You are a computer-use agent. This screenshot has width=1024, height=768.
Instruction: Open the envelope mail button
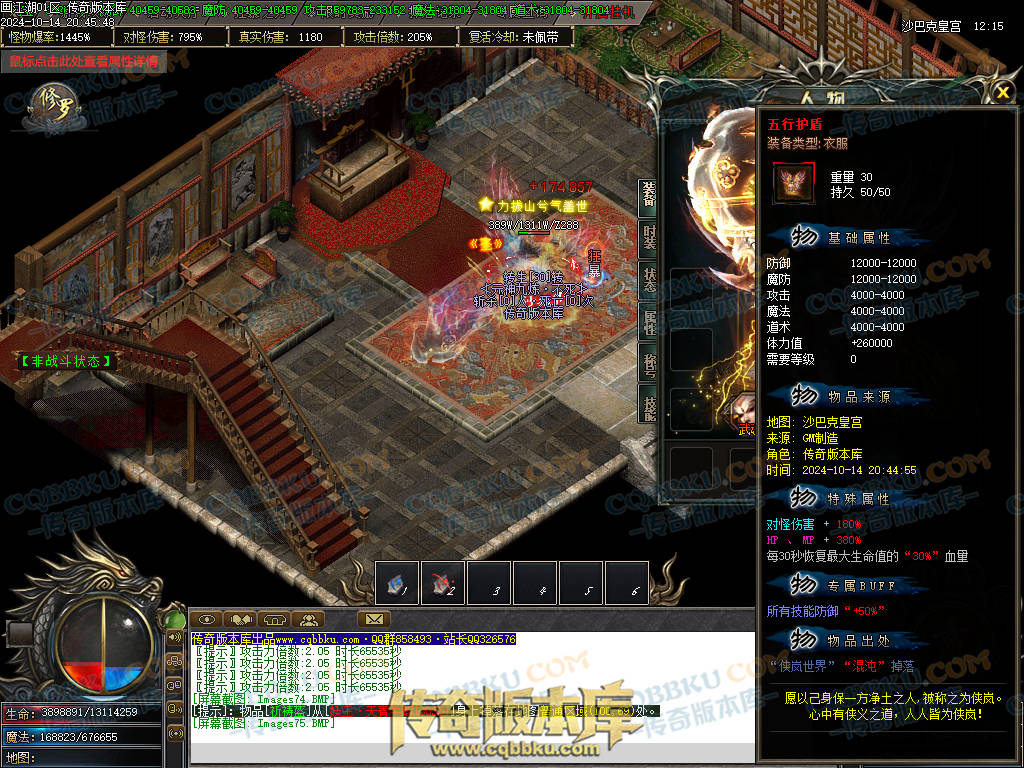[373, 619]
